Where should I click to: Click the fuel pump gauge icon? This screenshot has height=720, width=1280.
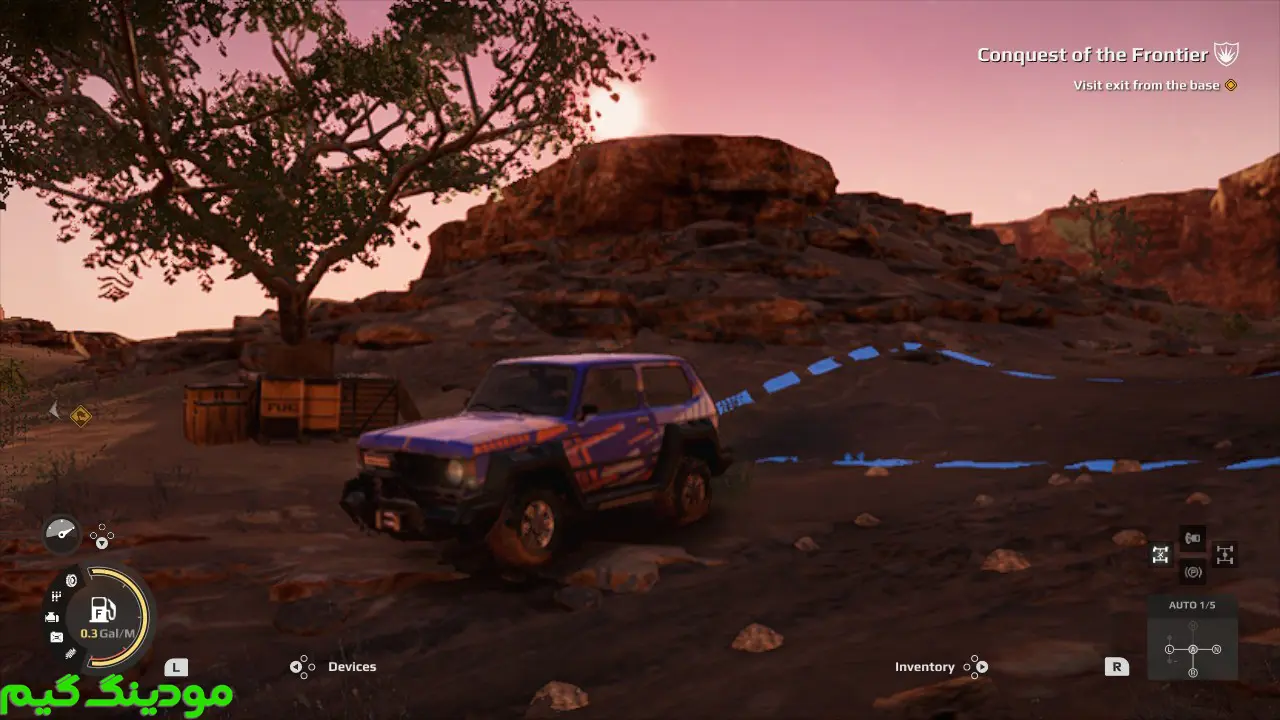point(102,609)
